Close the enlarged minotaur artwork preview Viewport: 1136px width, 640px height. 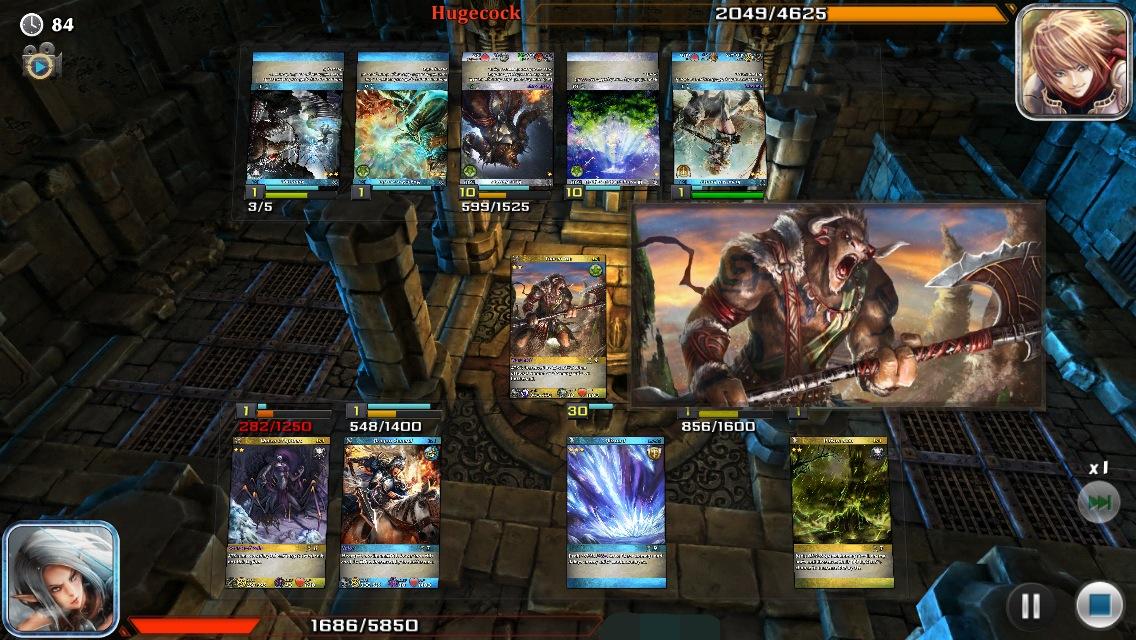click(838, 305)
